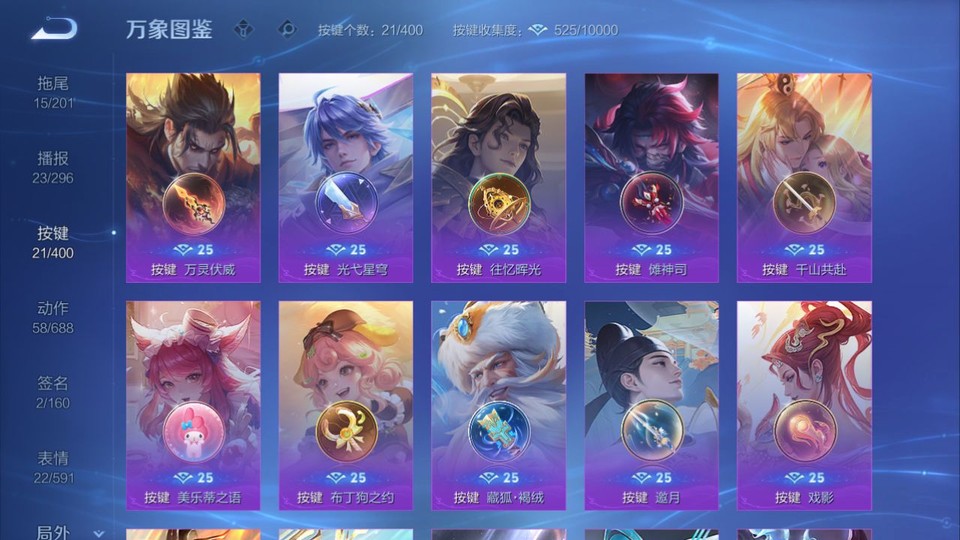Click the diamond emblem icon beside 万象图鉴
Viewport: 960px width, 540px height.
243,29
